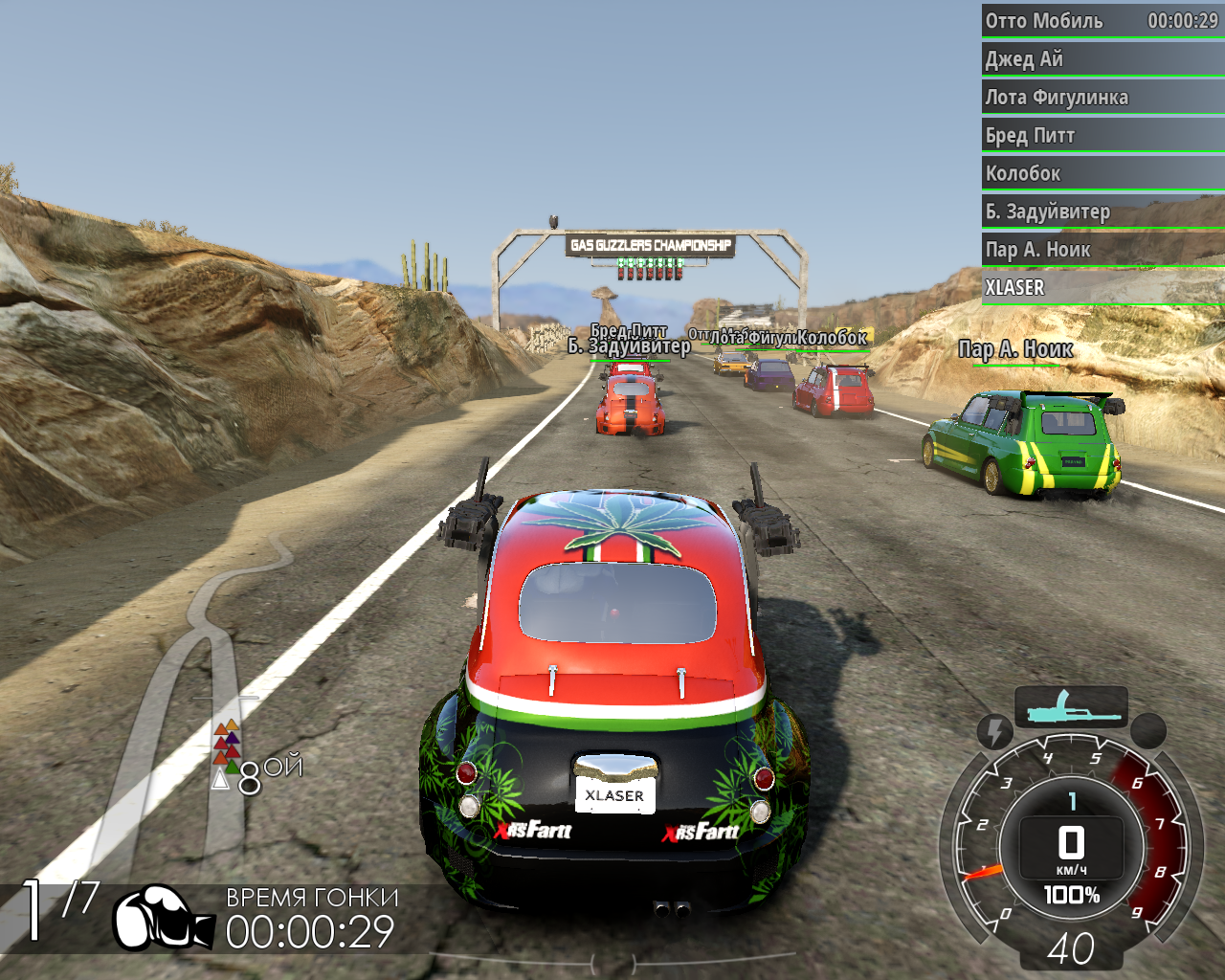The height and width of the screenshot is (980, 1225).
Task: Pick the Б. Задуйвитер standings row
Action: pos(1102,212)
